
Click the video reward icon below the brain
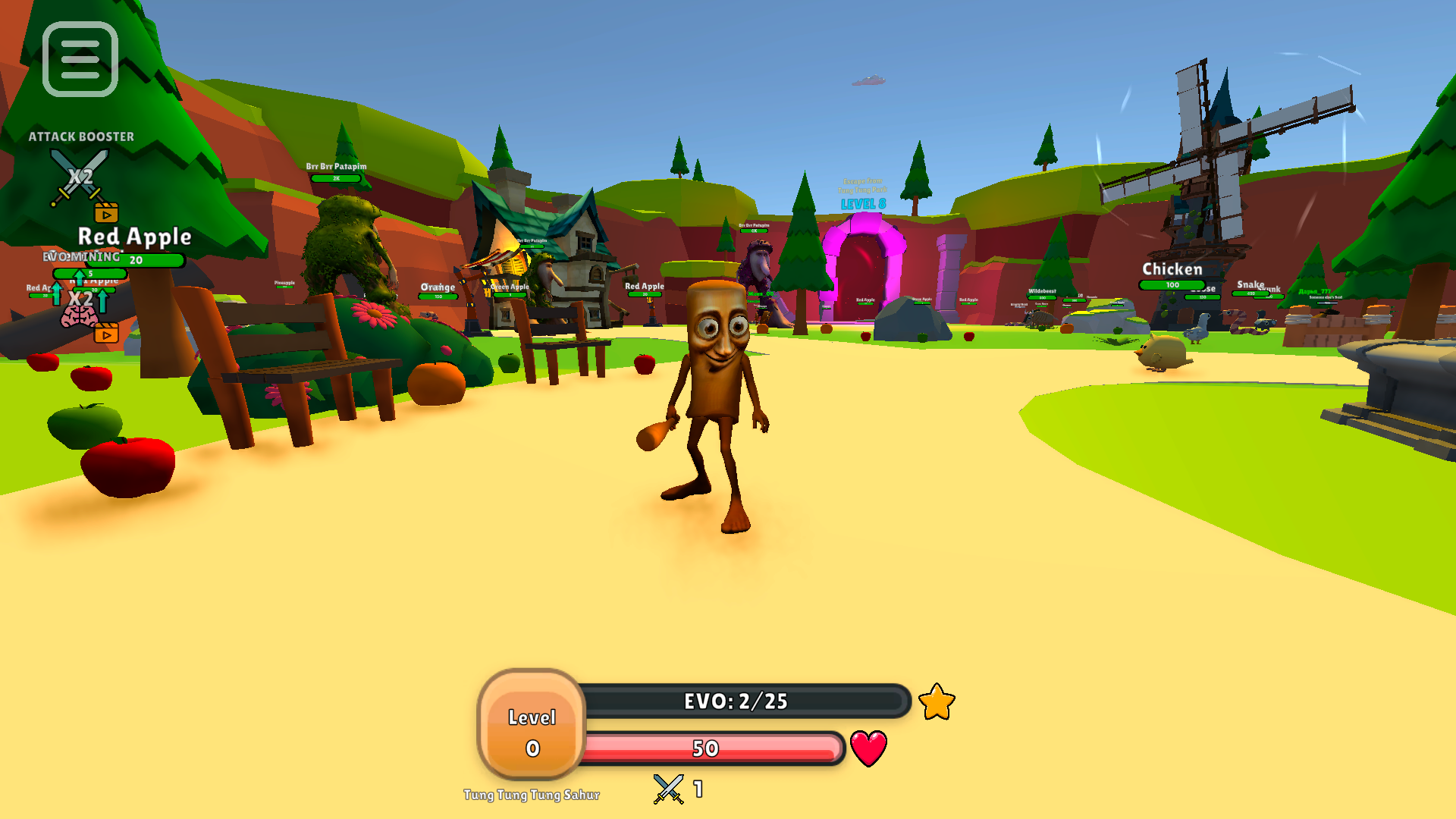(x=108, y=334)
